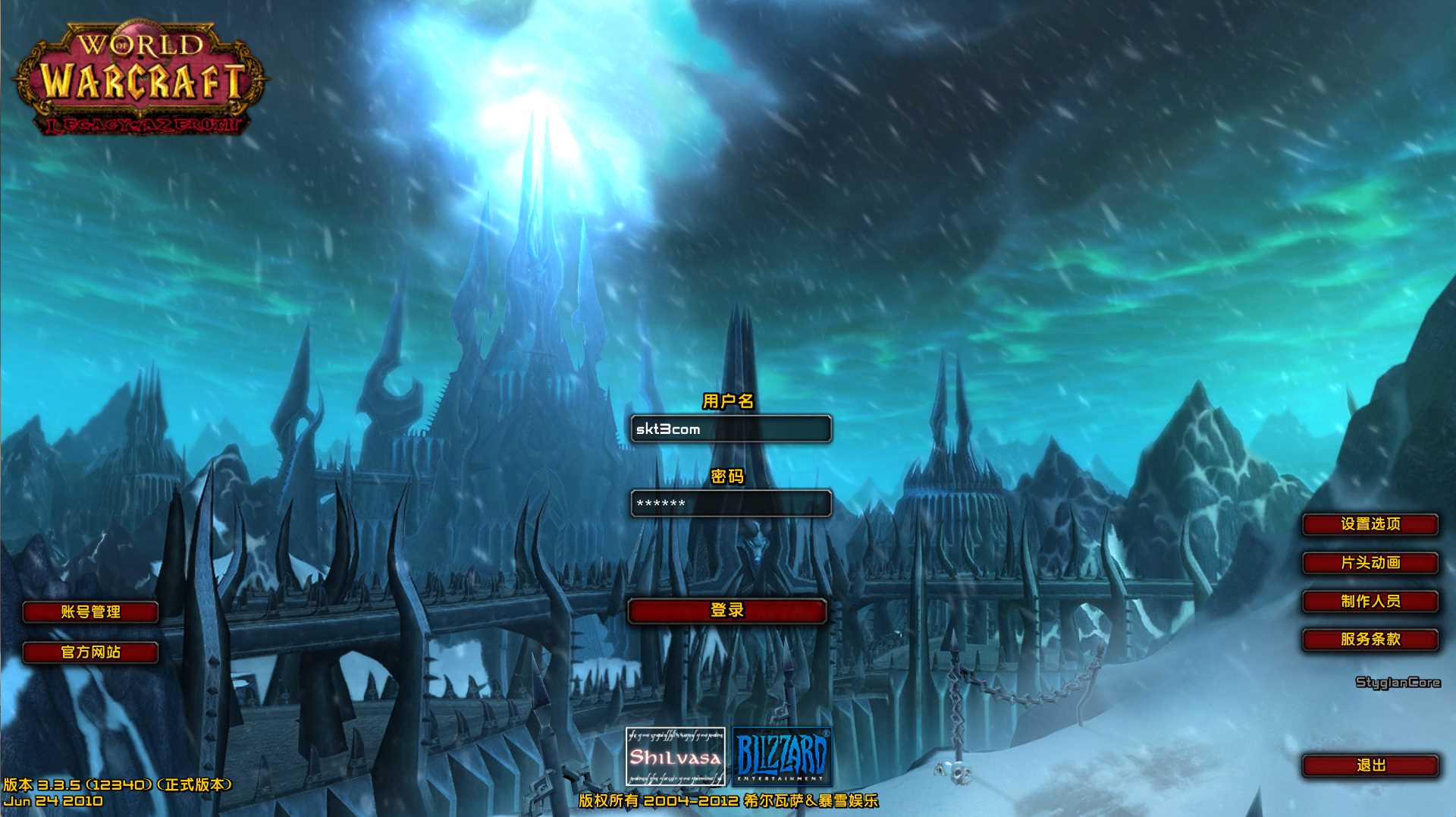The width and height of the screenshot is (1456, 817).
Task: Open the 设置选项 settings options
Action: (x=1370, y=524)
